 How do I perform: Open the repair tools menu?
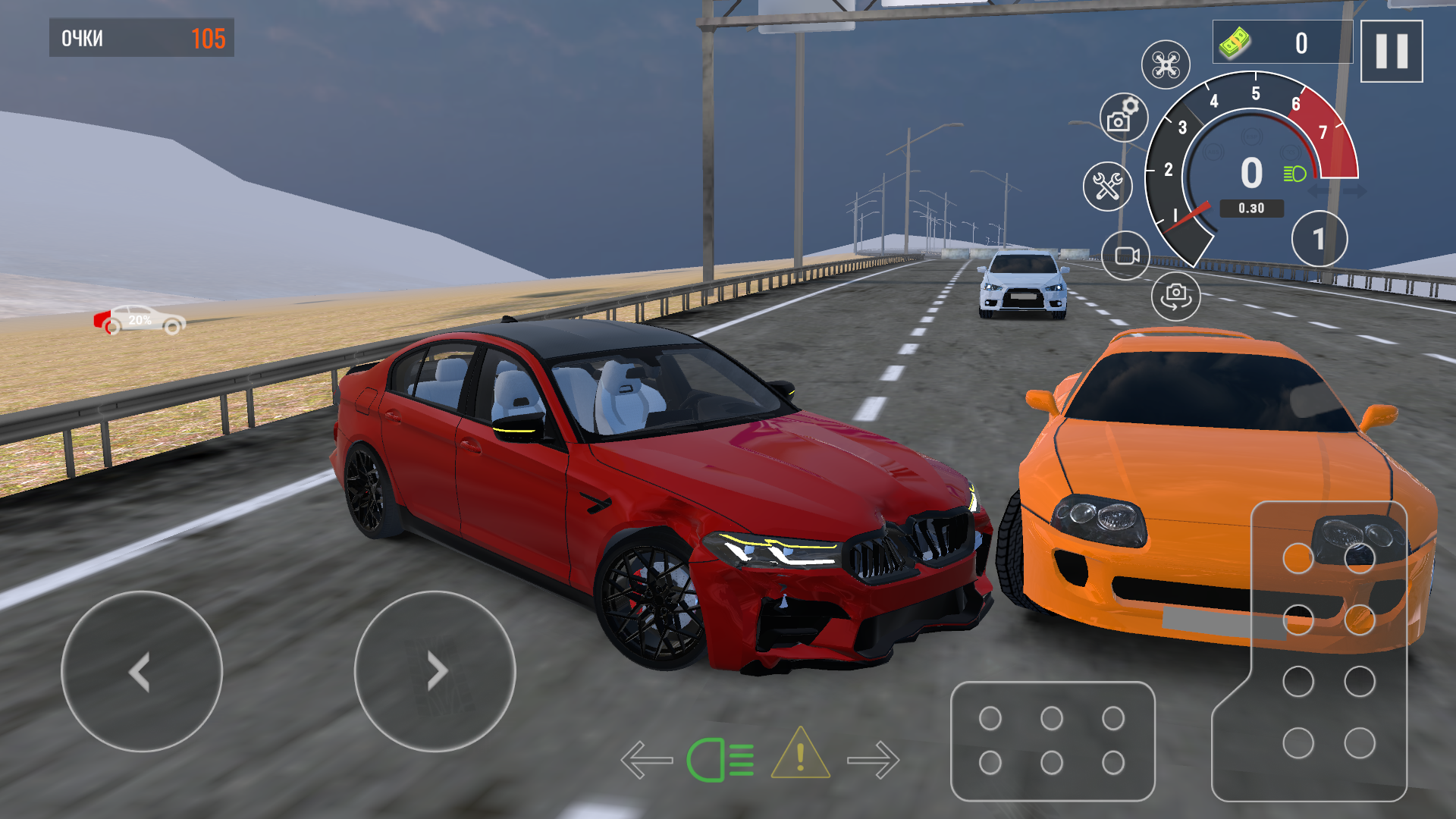pyautogui.click(x=1107, y=185)
